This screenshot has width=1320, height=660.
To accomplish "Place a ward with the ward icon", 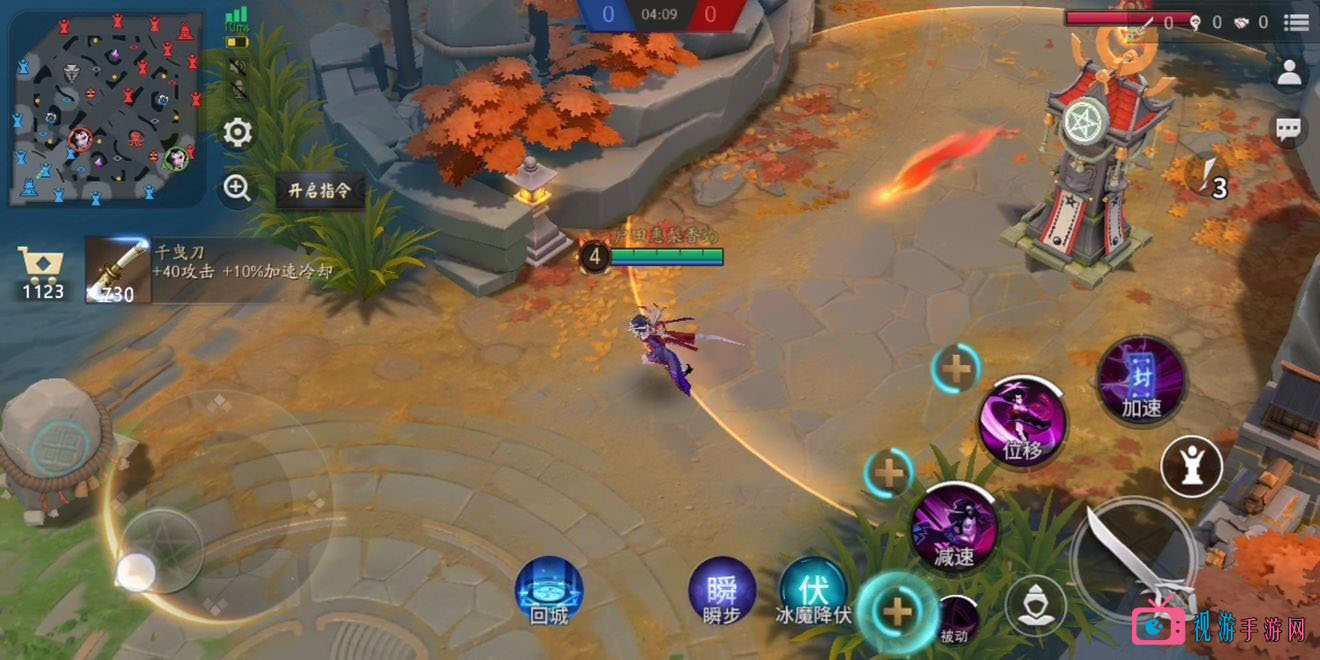I will 1210,178.
